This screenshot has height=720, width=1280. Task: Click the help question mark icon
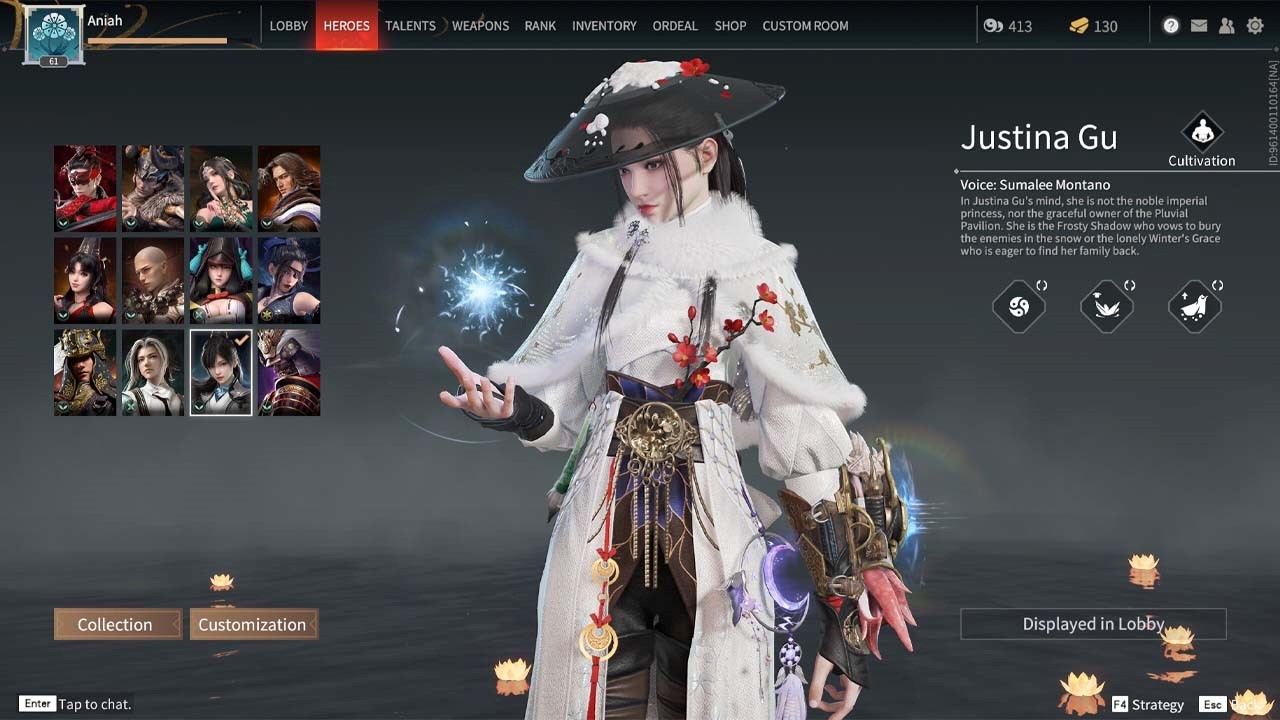[x=1171, y=26]
